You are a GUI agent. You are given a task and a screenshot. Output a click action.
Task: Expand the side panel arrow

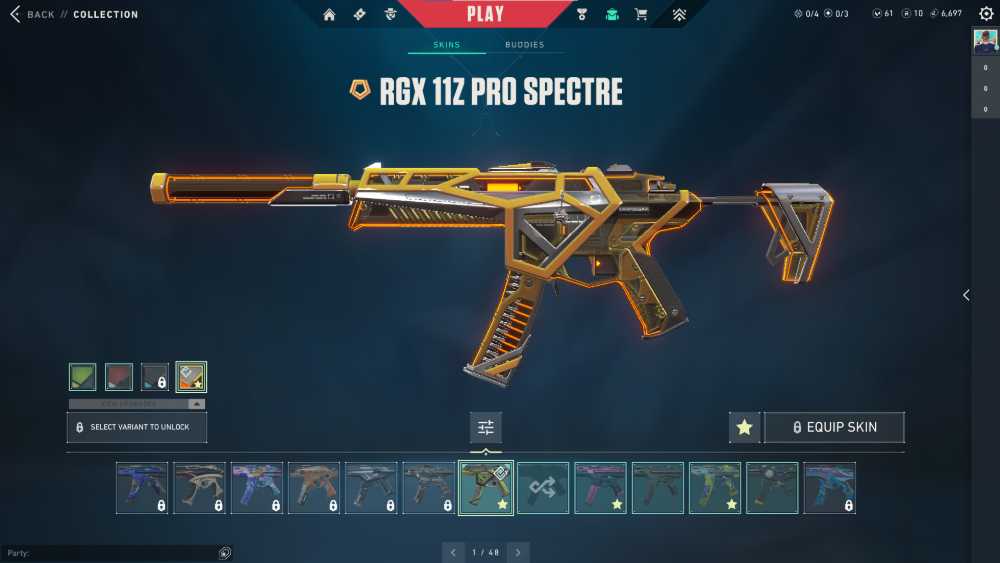click(966, 295)
